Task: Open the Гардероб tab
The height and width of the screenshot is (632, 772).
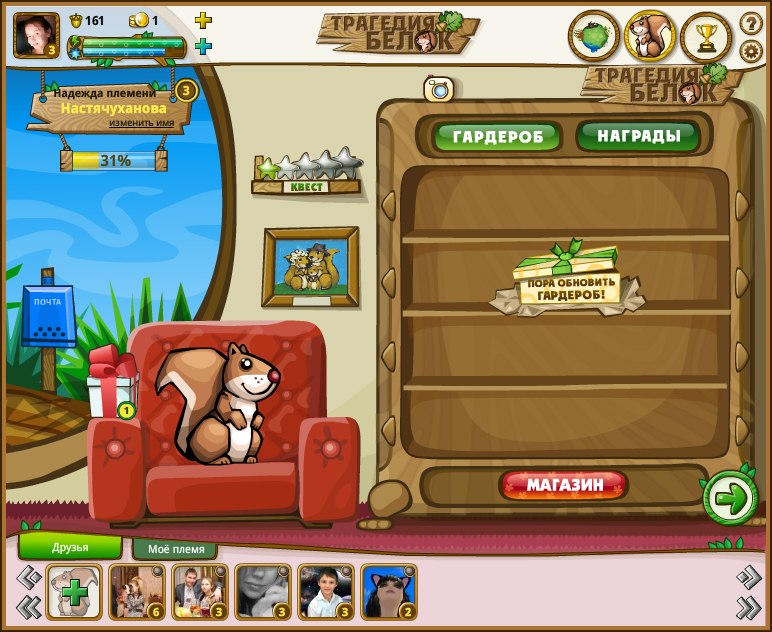Action: click(x=497, y=137)
